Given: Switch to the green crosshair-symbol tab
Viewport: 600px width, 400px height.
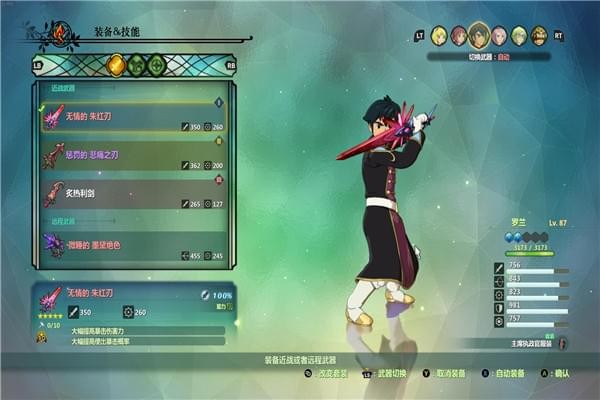Looking at the screenshot, I should 157,66.
